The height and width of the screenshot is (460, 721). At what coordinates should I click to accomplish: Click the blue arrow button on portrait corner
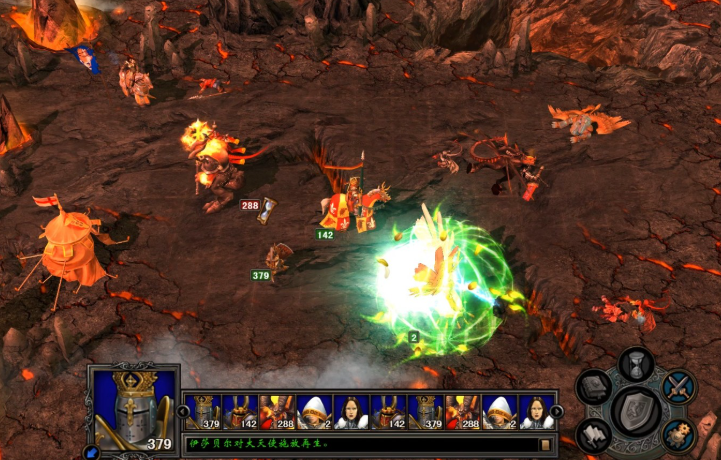tap(93, 452)
